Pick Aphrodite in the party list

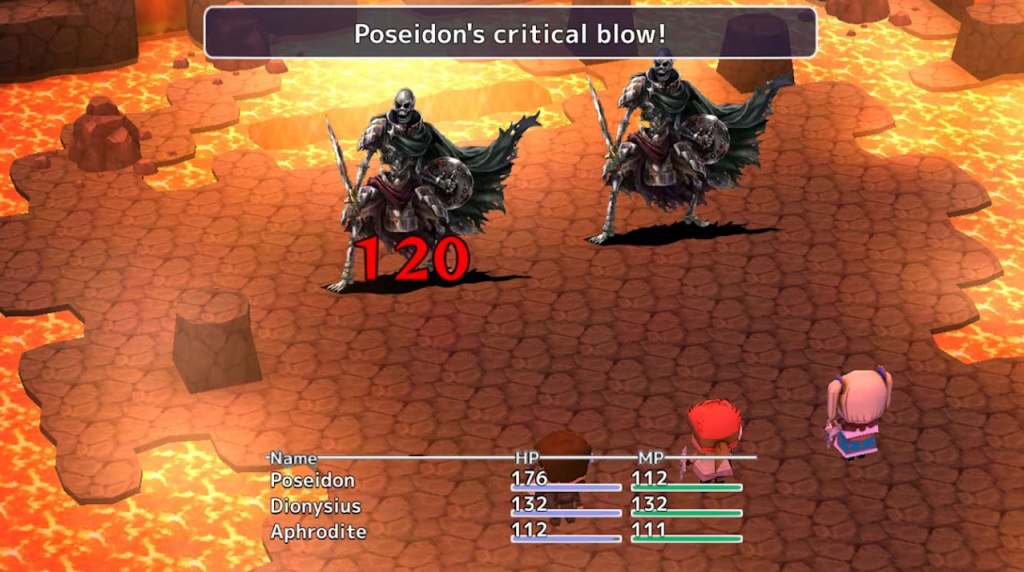tap(318, 532)
